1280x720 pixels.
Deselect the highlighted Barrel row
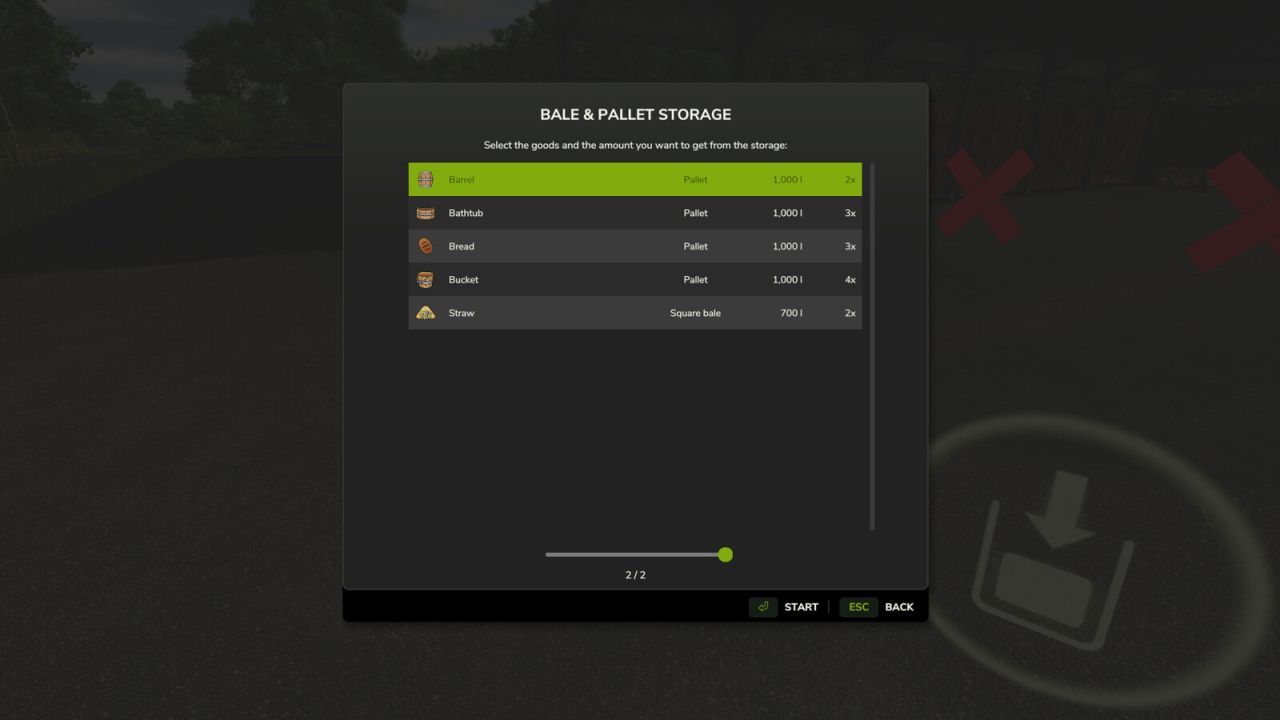(x=635, y=179)
